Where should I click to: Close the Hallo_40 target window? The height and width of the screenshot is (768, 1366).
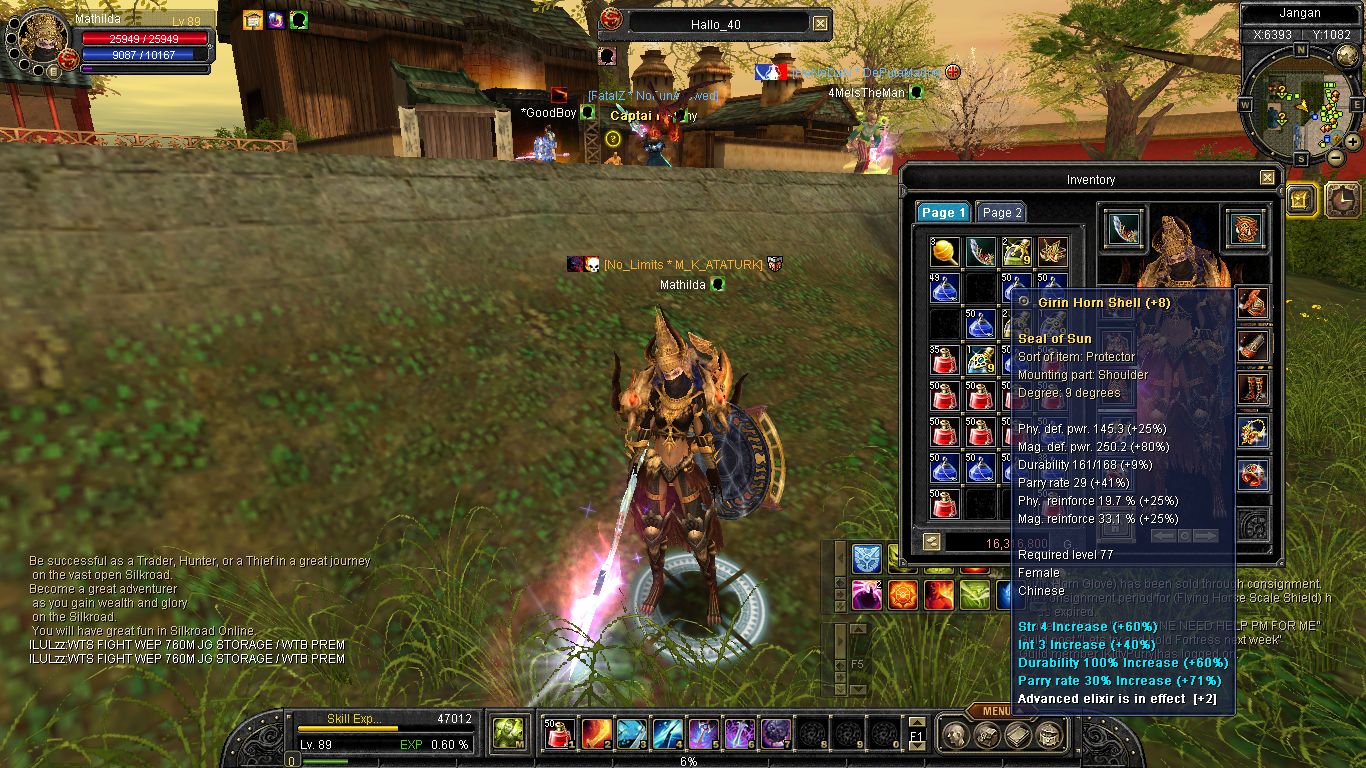[820, 23]
